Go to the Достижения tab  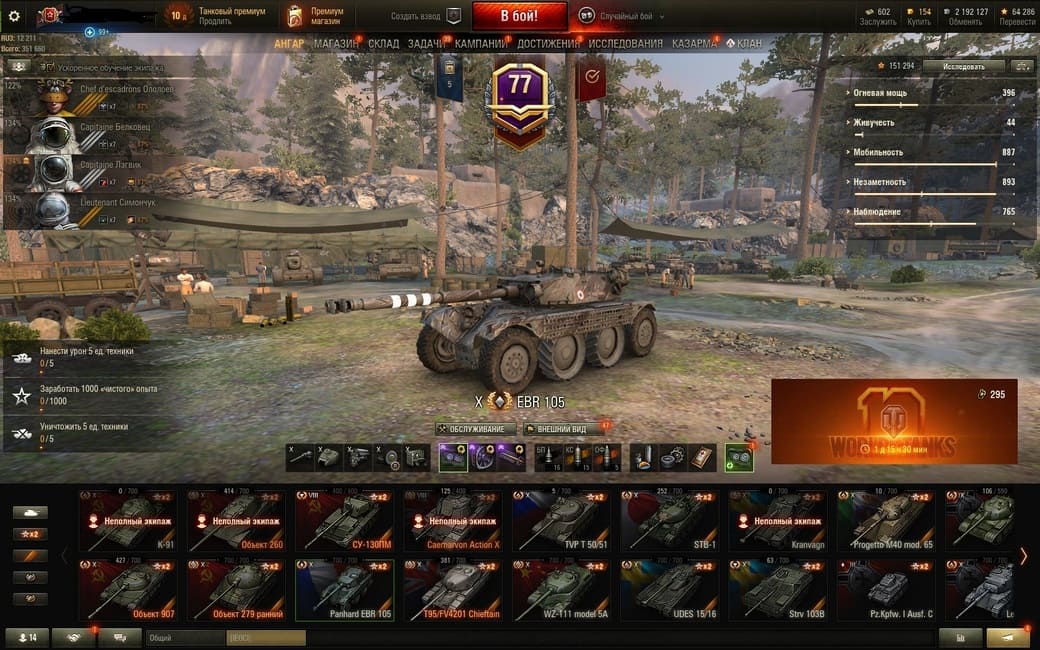tap(548, 44)
